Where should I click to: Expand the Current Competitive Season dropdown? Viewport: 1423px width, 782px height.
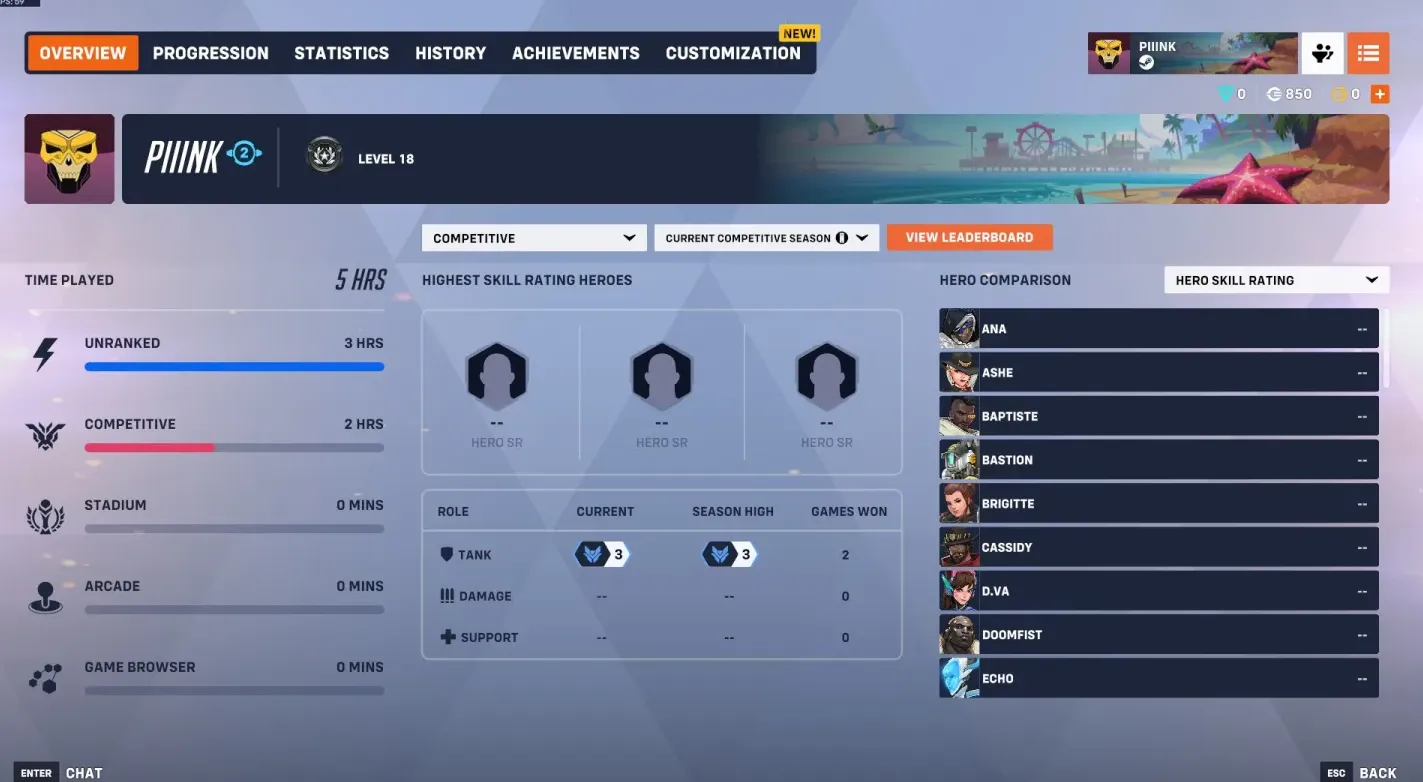(766, 237)
